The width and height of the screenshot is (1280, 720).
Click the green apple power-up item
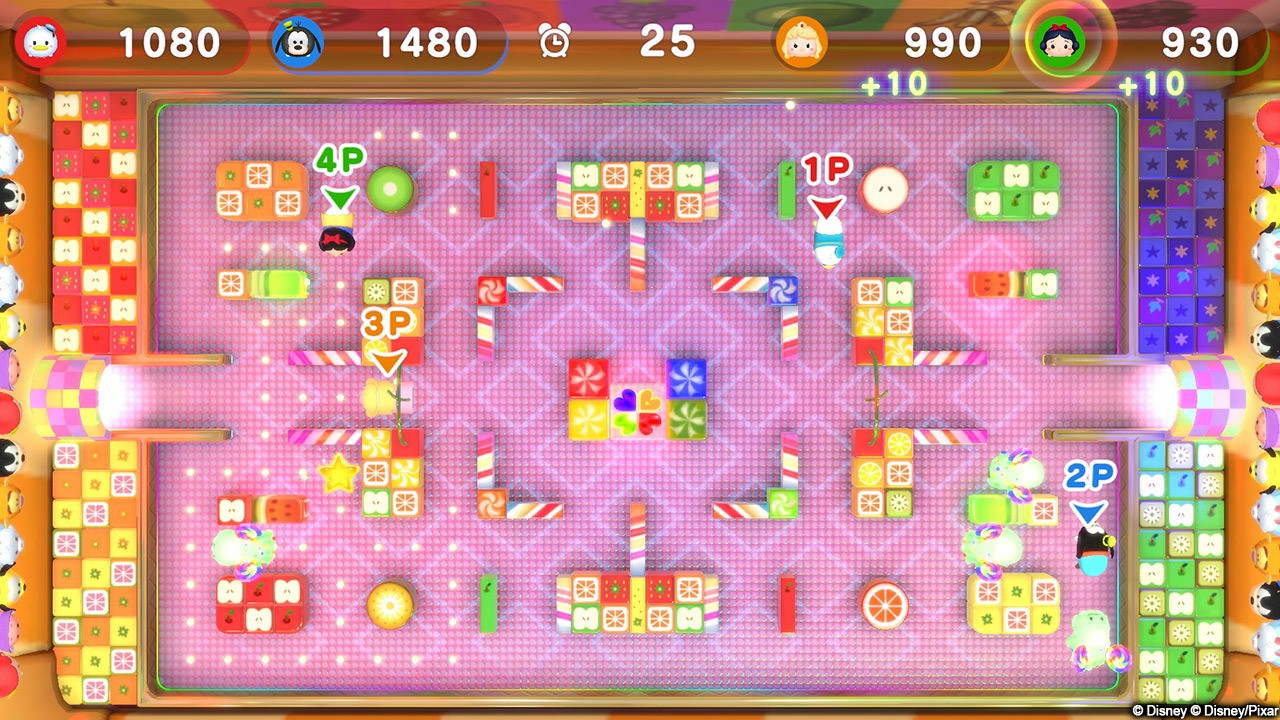tap(389, 187)
